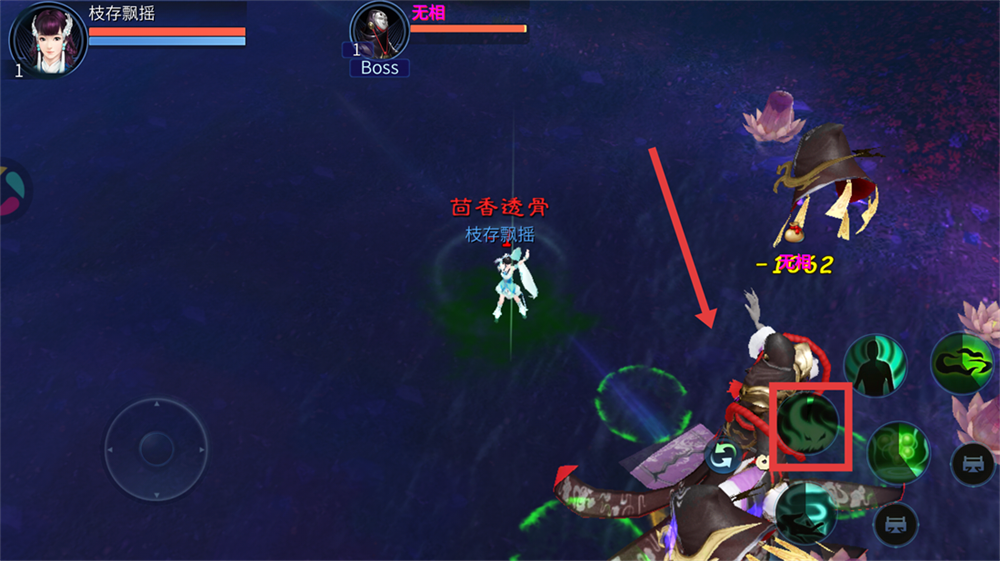
Task: Cast the green swirling cloud skill
Action: (961, 362)
